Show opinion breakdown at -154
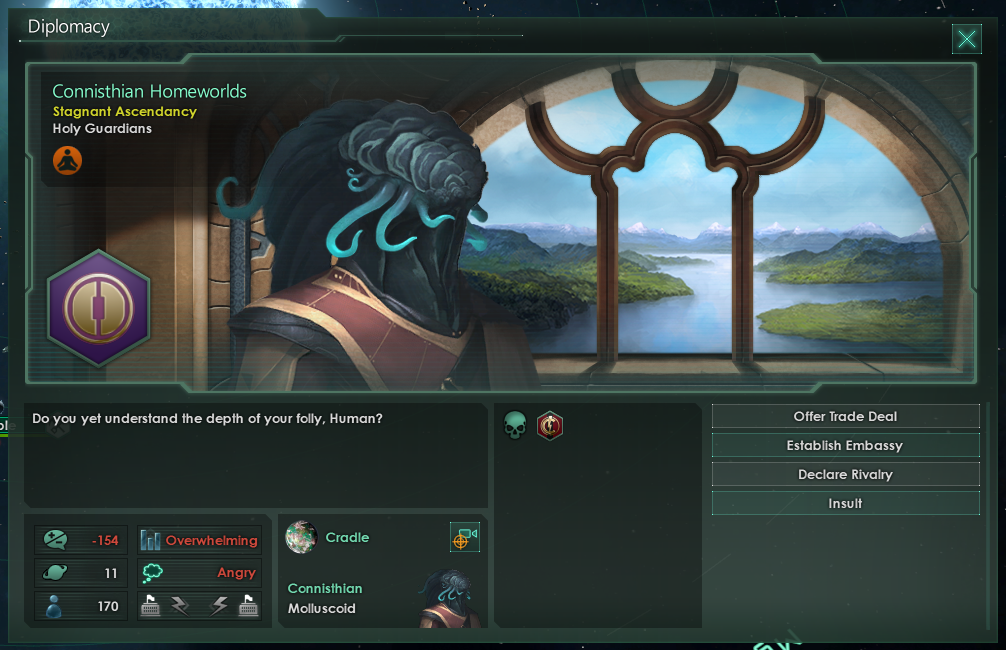The width and height of the screenshot is (1006, 650). 81,541
